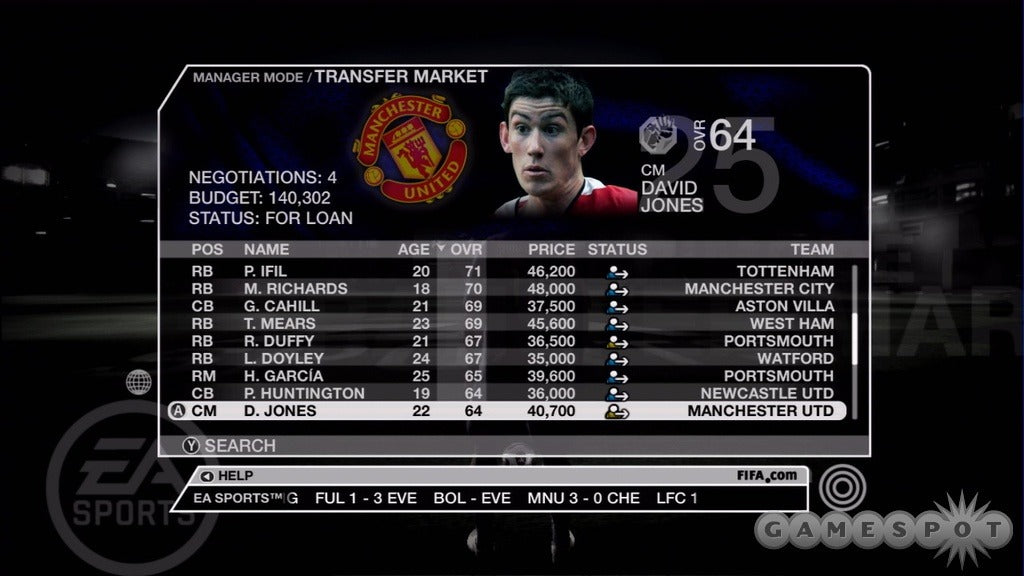1024x576 pixels.
Task: Click the POS column header
Action: pos(207,249)
